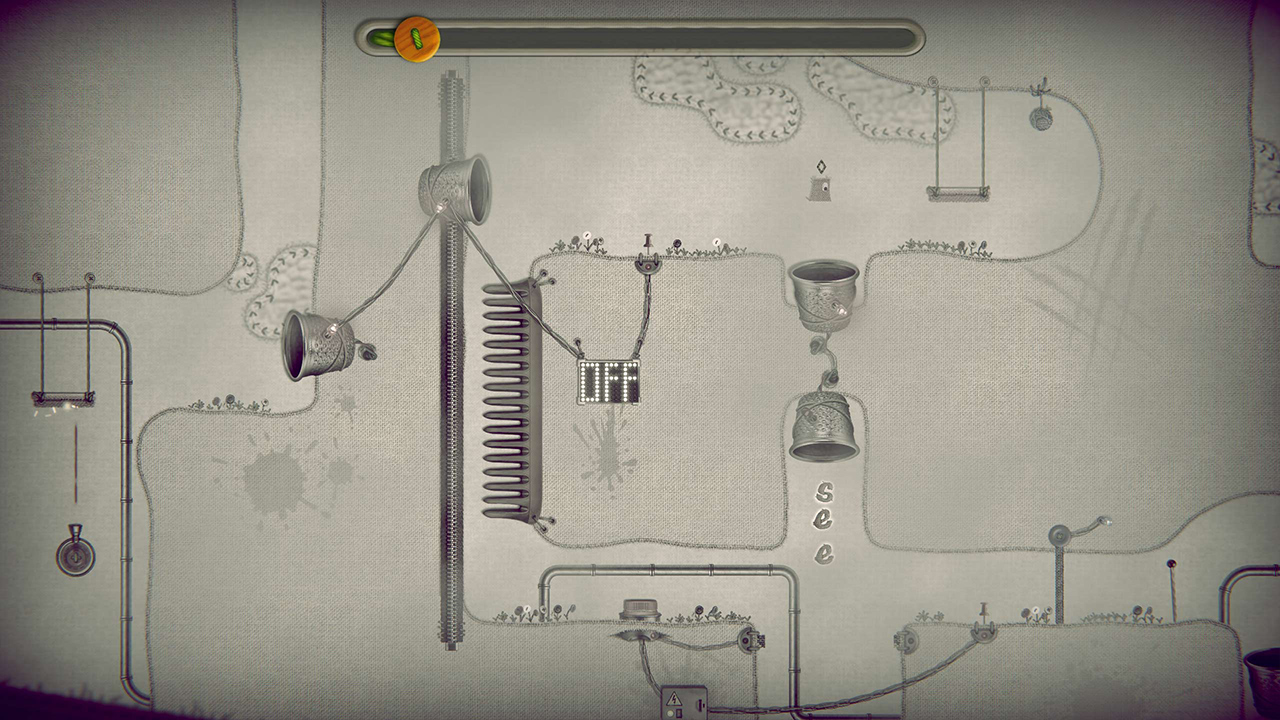Screen dimensions: 1280x720
Task: Push the green round button on the electrical box
Action: coord(670,714)
